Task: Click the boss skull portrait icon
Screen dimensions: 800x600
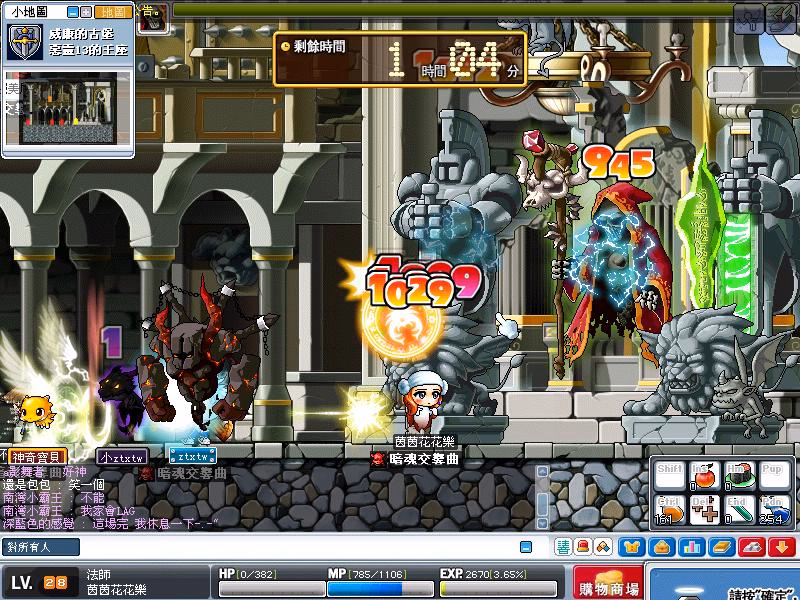Action: click(x=152, y=18)
